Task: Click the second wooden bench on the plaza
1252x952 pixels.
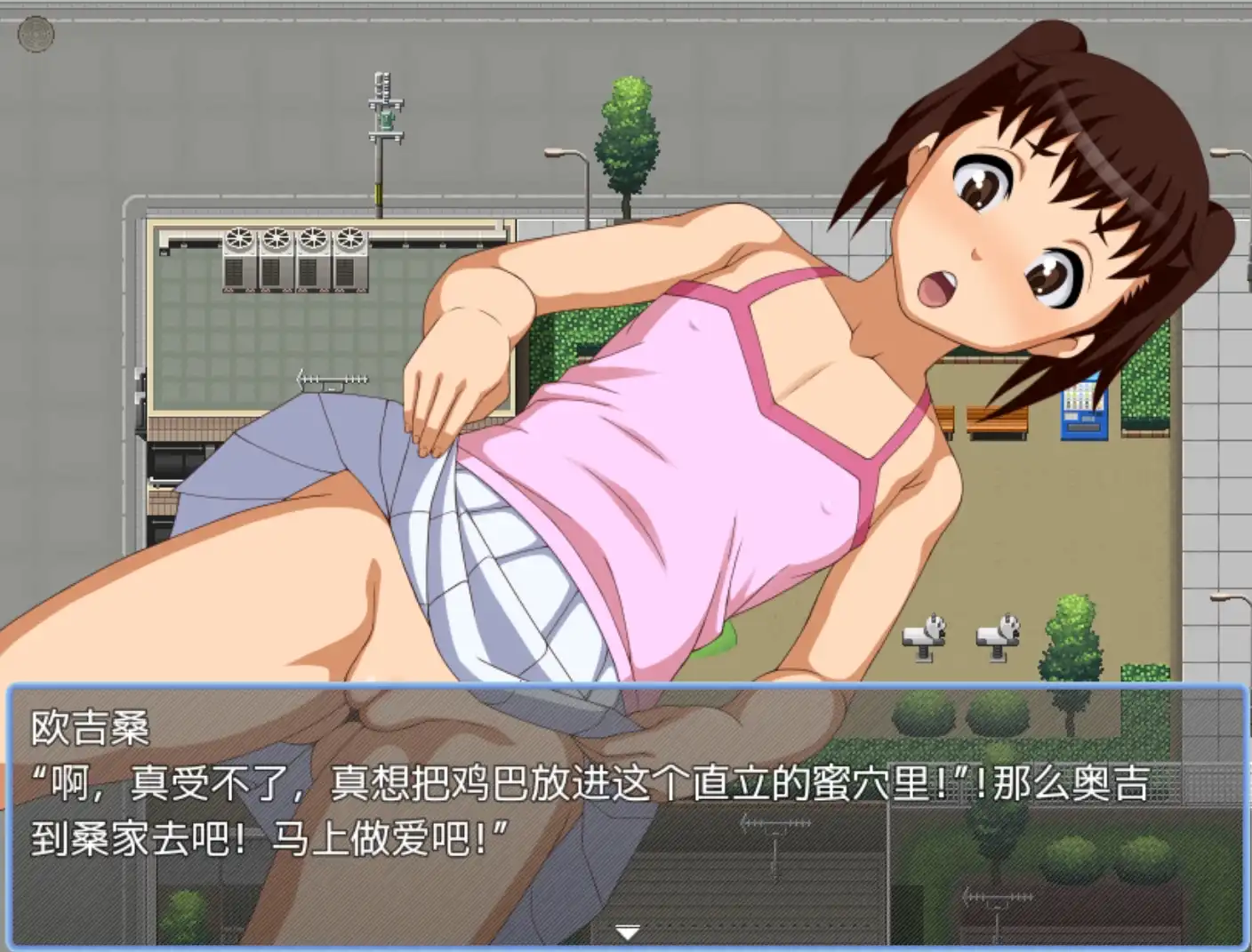Action: tap(944, 420)
